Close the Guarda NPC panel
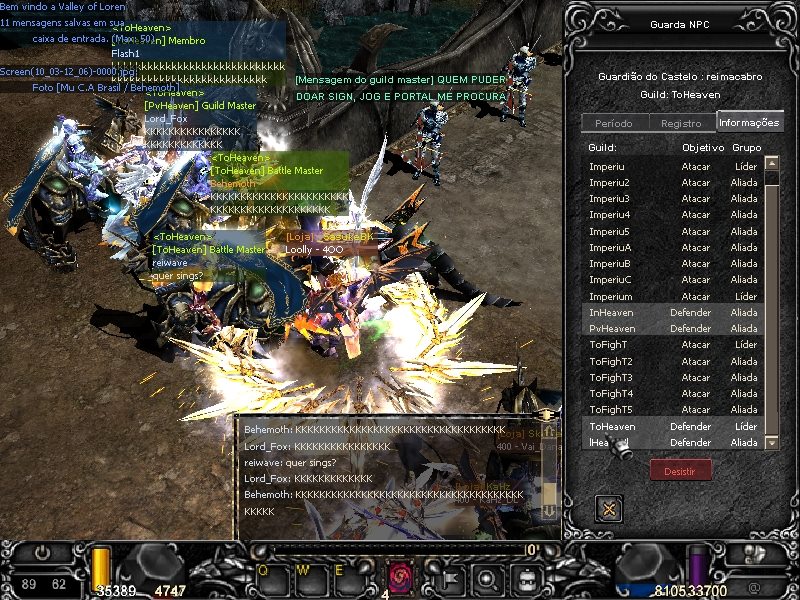 [608, 509]
